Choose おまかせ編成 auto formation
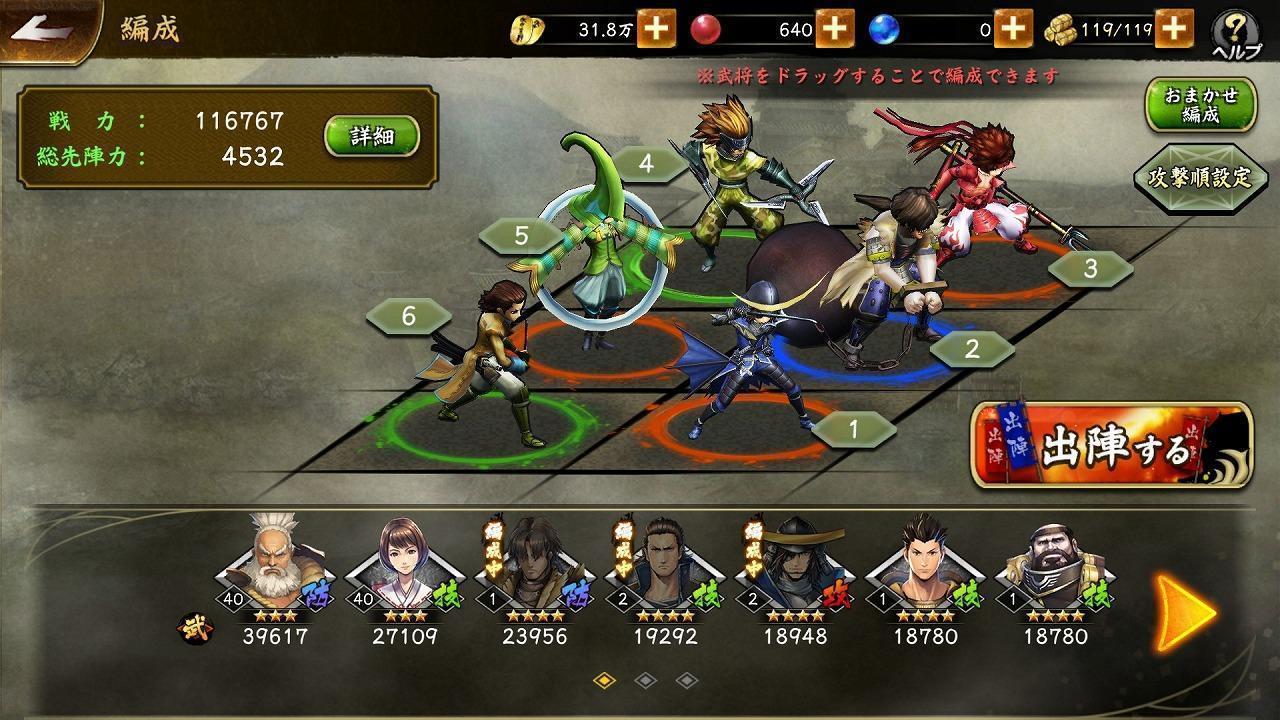 1200,105
